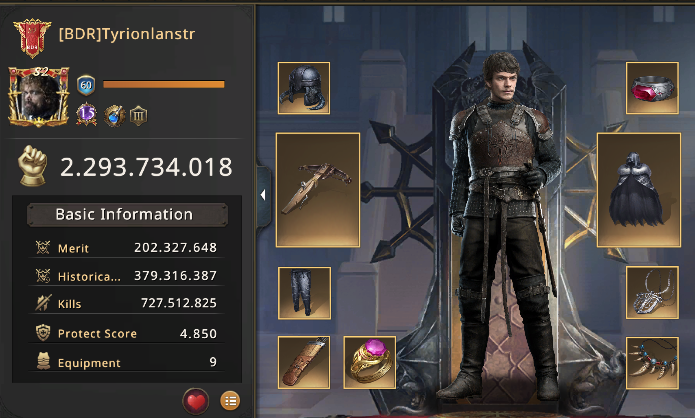Viewport: 695px width, 418px height.
Task: Choose the gold ring with purple gem
Action: [x=370, y=362]
